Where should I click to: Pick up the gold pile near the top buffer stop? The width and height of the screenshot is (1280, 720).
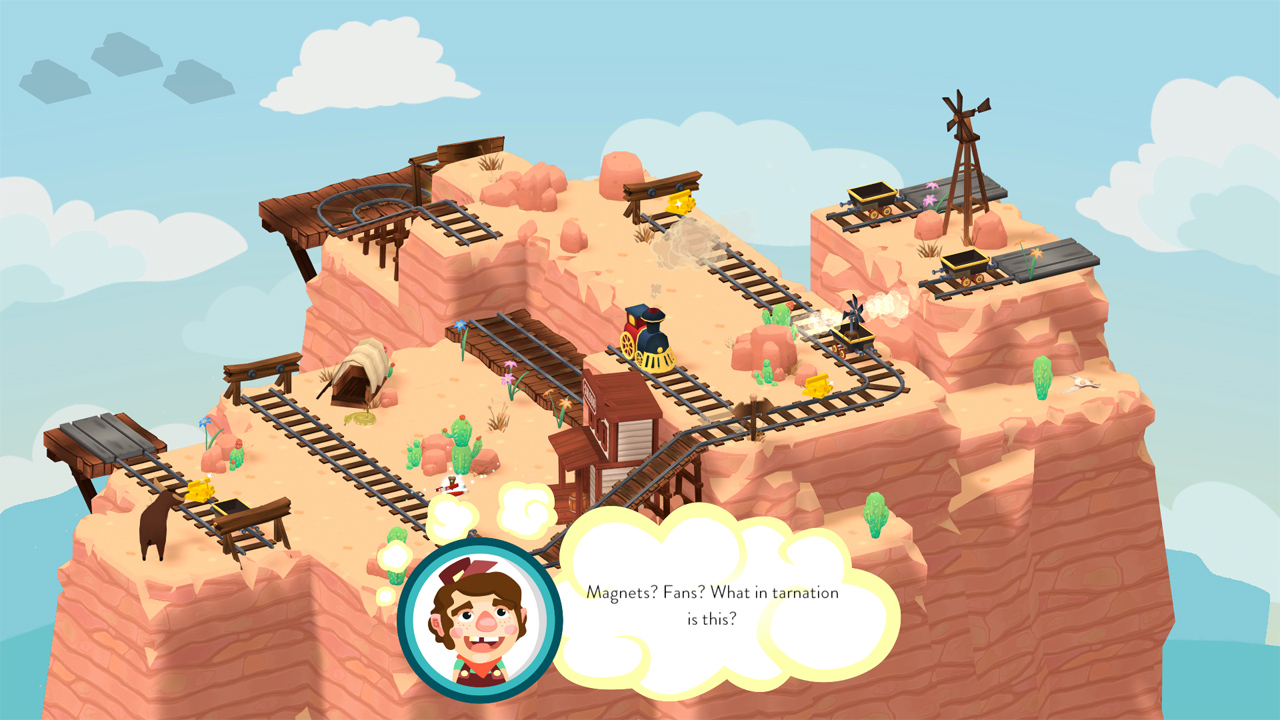click(x=680, y=200)
